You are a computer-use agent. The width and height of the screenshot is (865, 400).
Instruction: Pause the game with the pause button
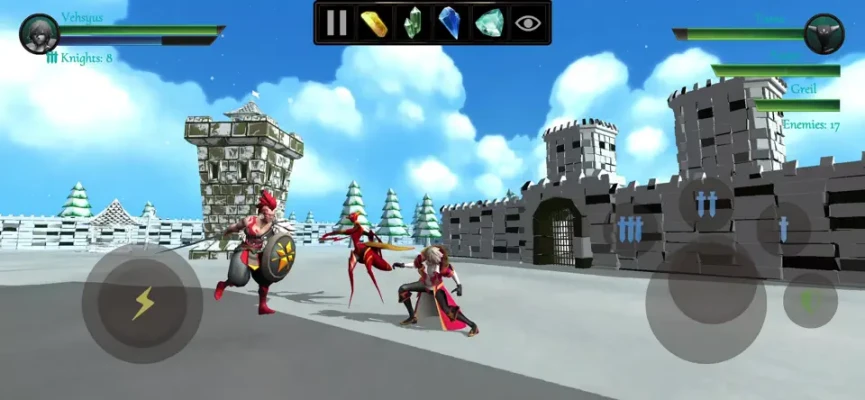pyautogui.click(x=337, y=22)
